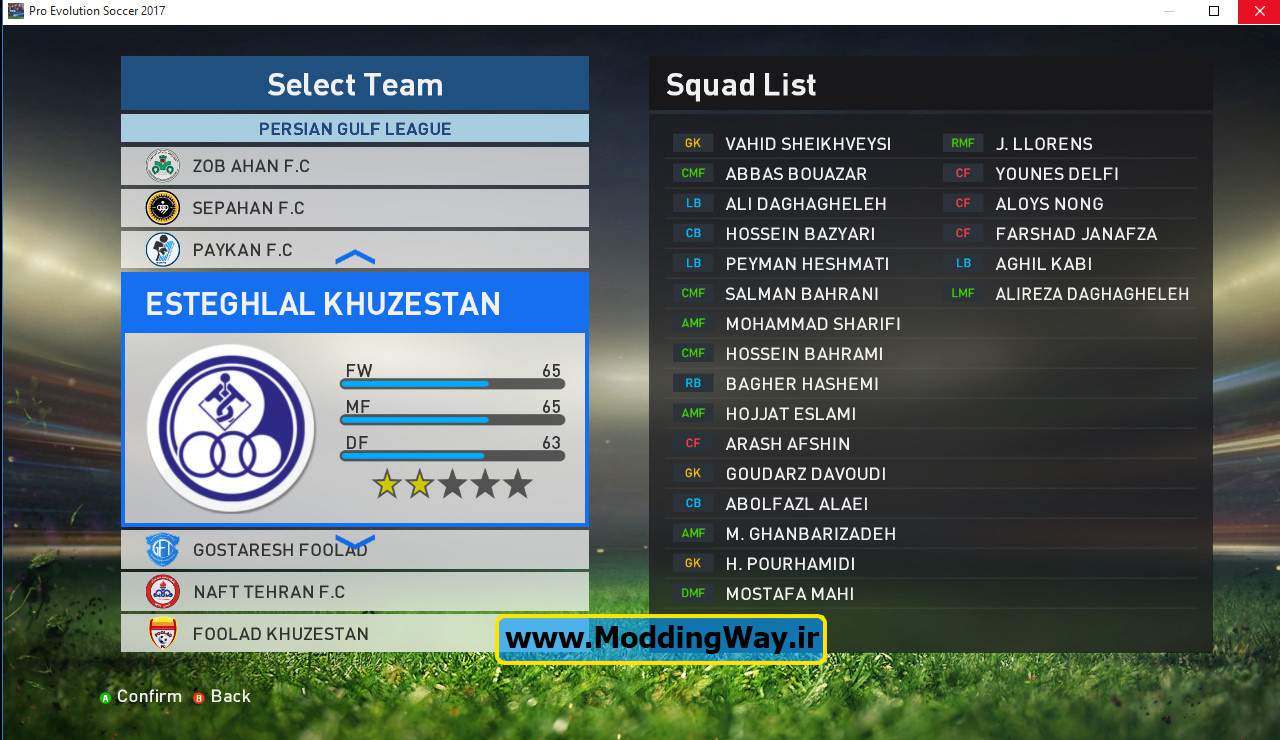Maximize the game window
Screen dimensions: 1280x740
point(1214,11)
